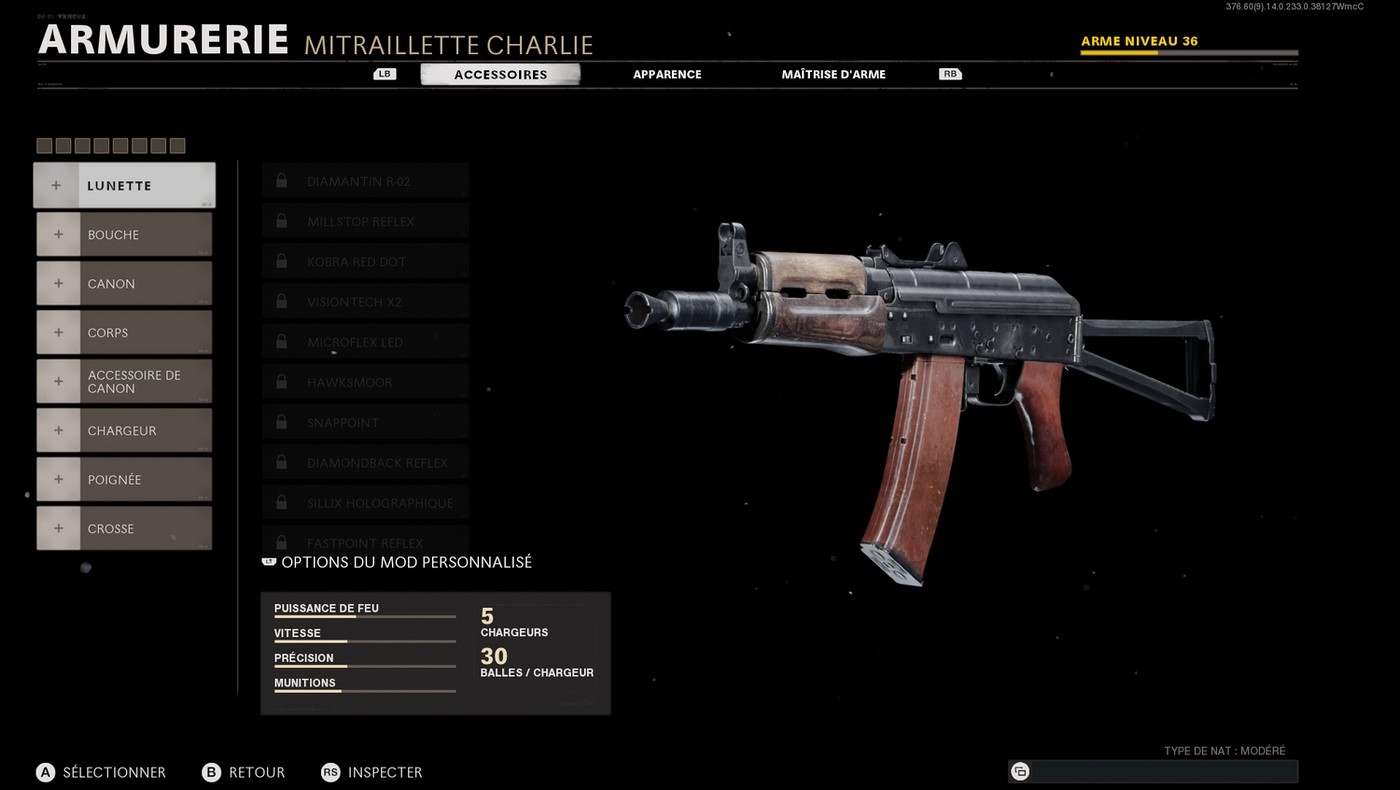Select Accessoire de Canon category
The image size is (1400, 790).
point(124,382)
